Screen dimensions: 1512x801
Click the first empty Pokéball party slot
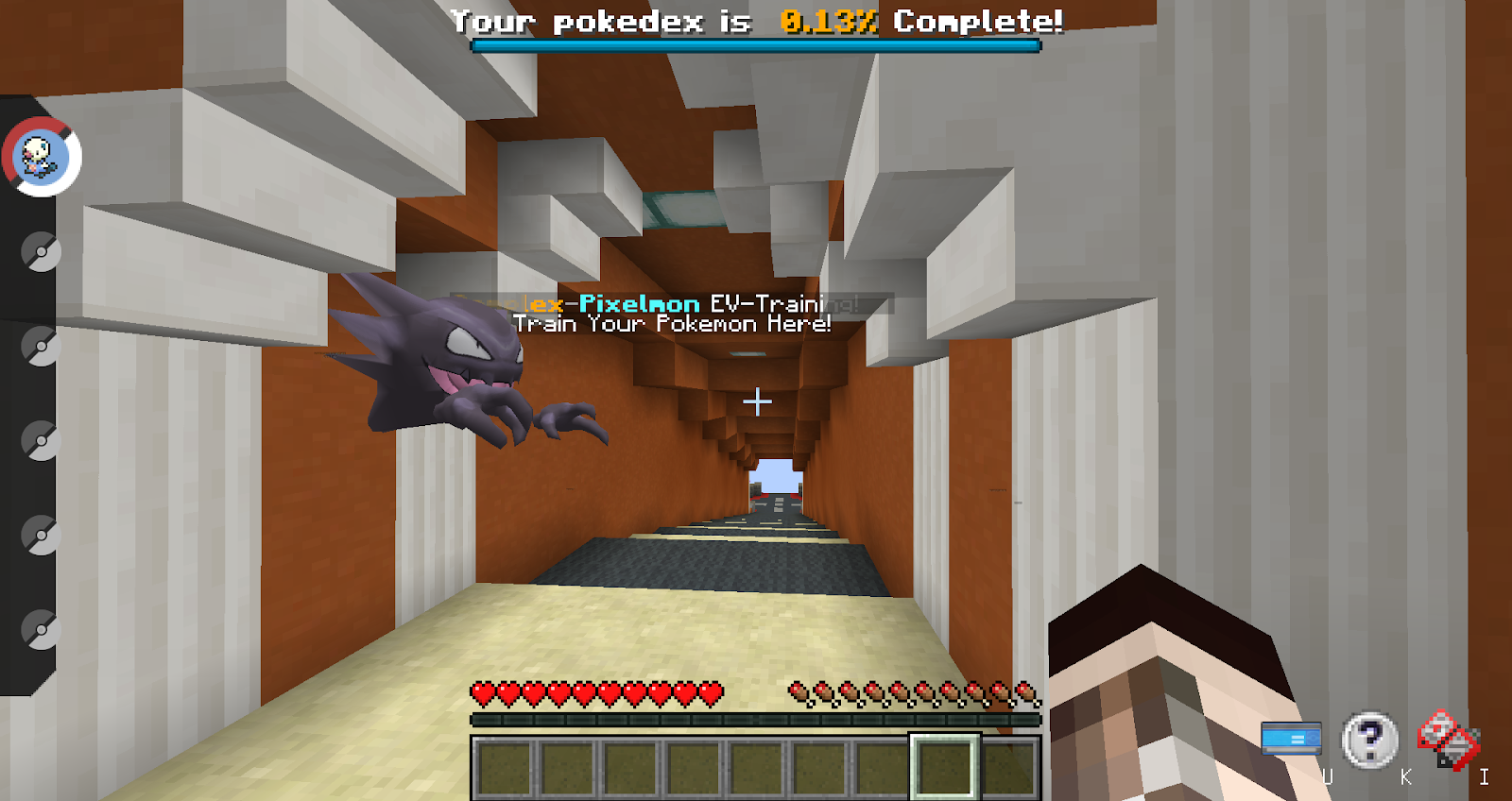(42, 252)
